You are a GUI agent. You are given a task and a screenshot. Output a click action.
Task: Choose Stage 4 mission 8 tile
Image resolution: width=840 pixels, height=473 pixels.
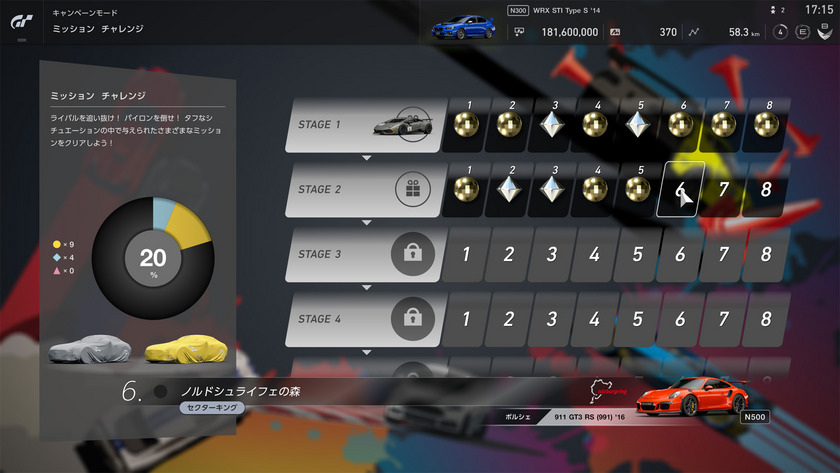point(766,319)
